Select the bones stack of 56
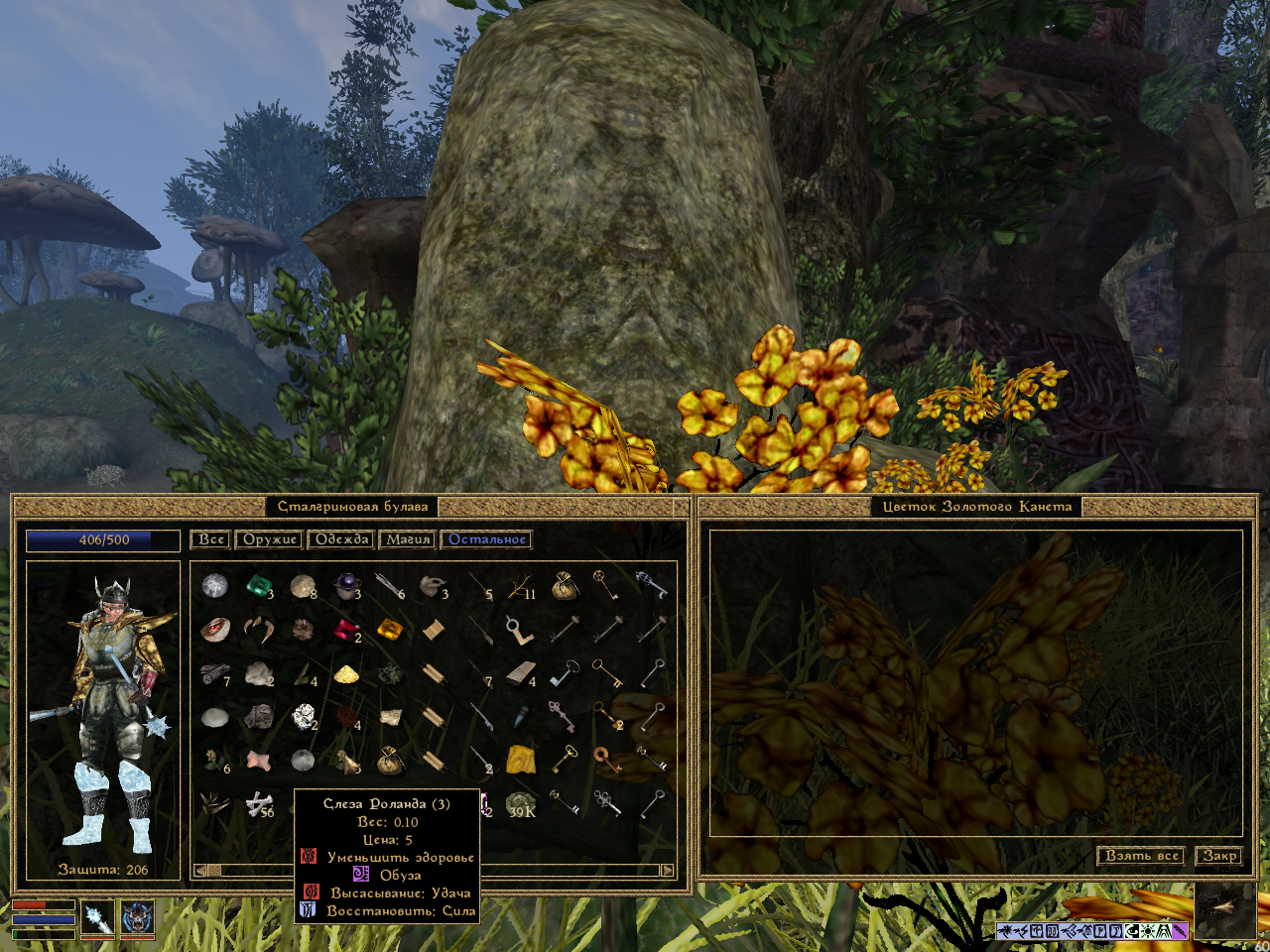1270x952 pixels. coord(259,804)
